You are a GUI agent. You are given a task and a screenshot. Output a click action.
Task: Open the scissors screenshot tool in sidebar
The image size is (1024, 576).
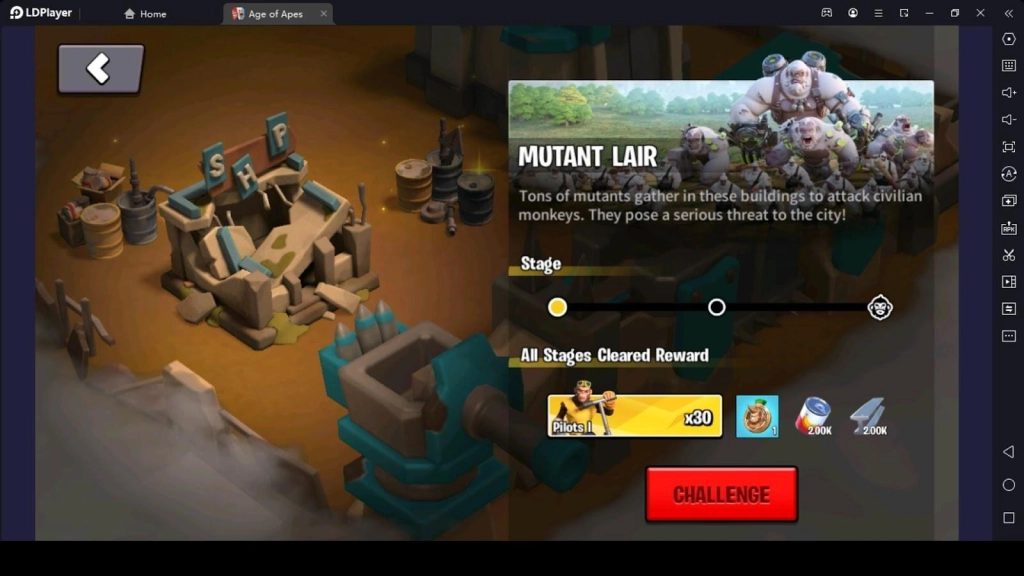(1008, 255)
